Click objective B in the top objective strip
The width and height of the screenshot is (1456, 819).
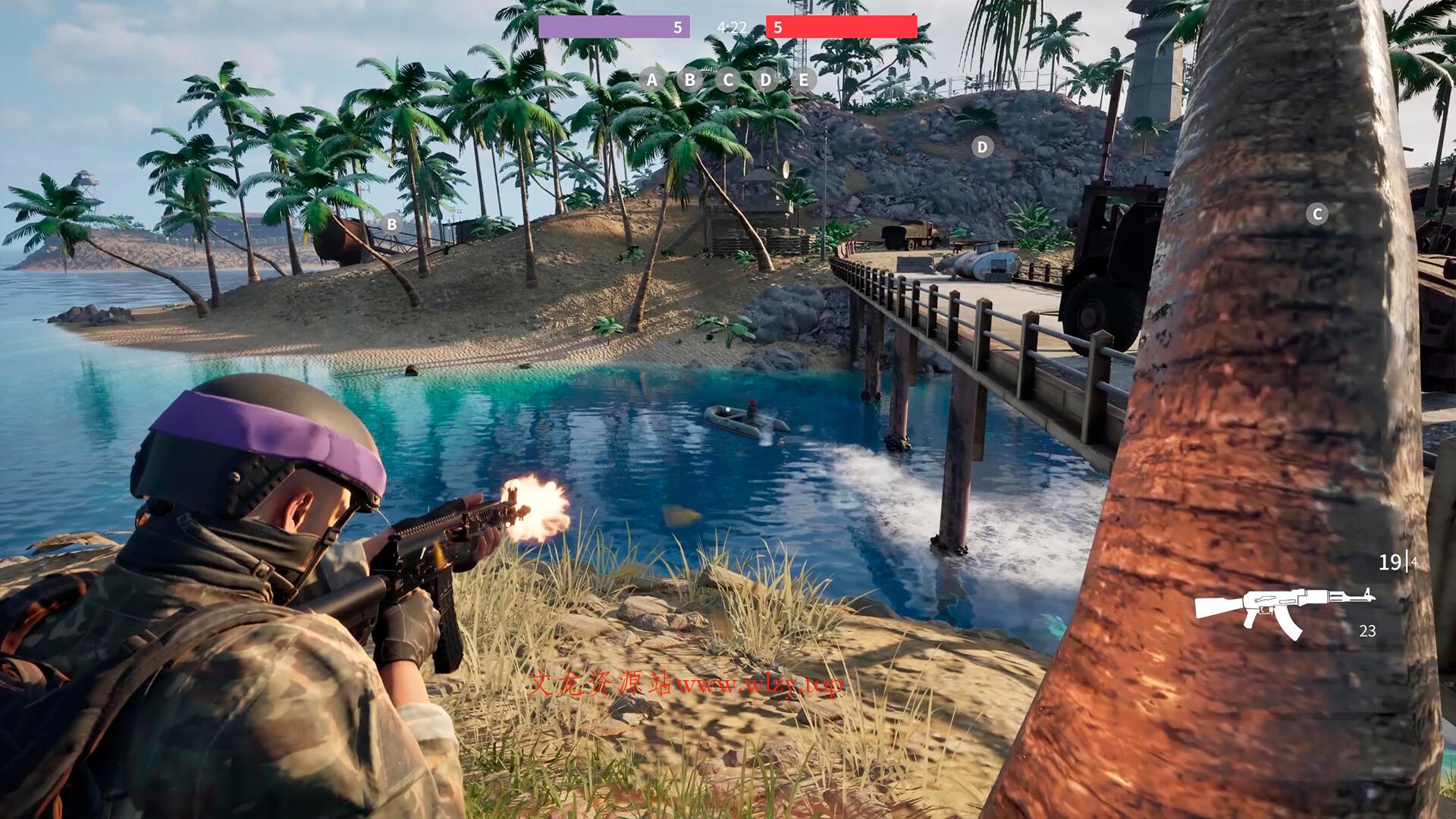(x=689, y=80)
